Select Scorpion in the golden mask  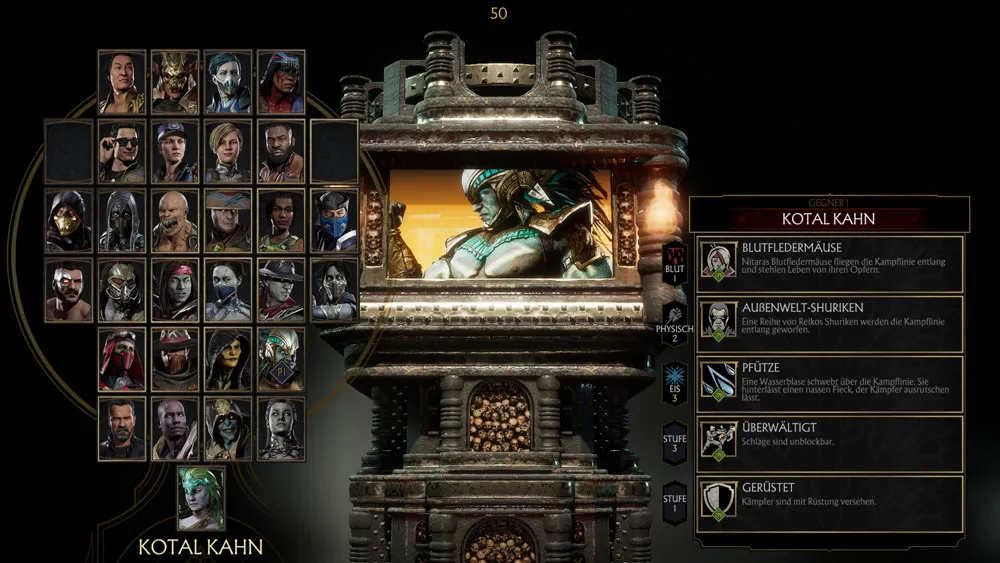click(x=69, y=221)
